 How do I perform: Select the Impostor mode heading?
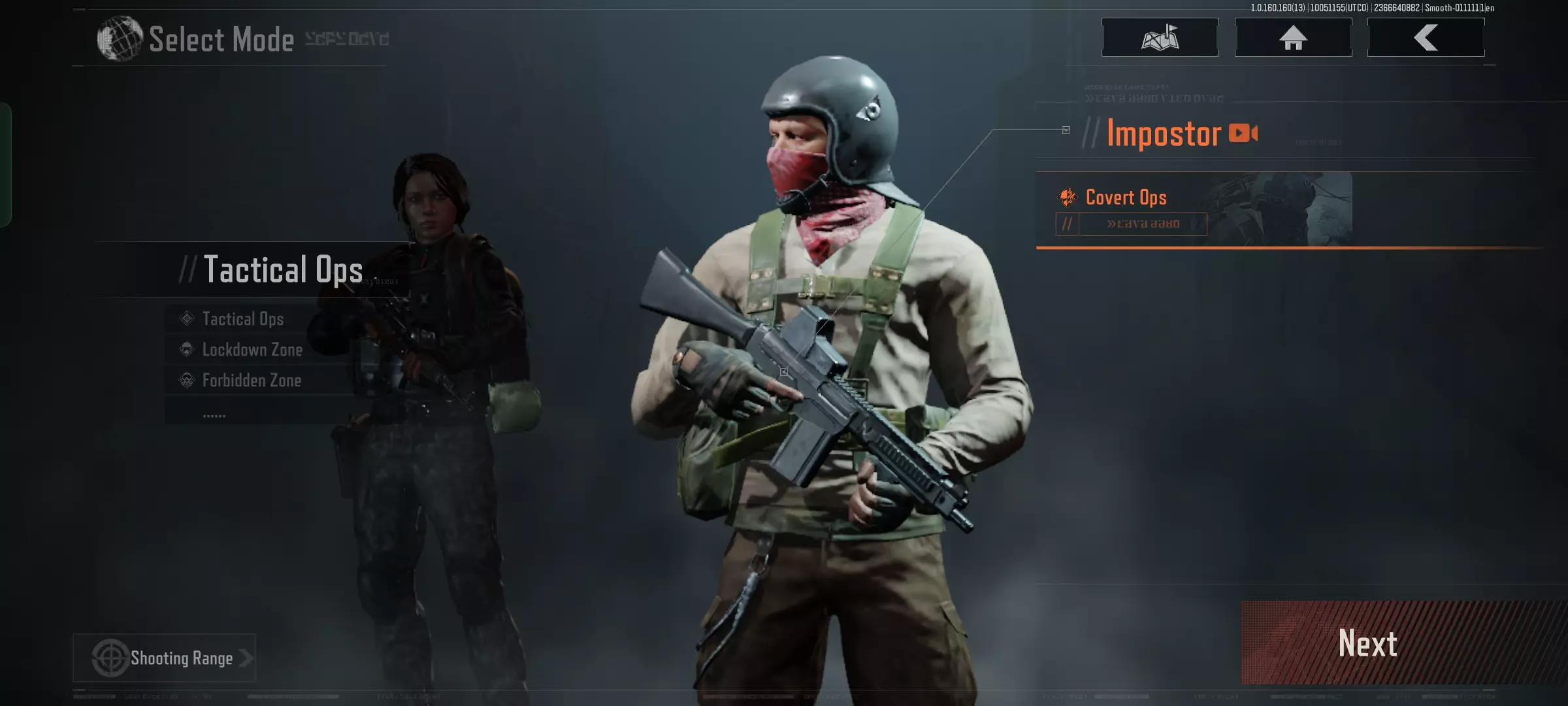(x=1164, y=134)
